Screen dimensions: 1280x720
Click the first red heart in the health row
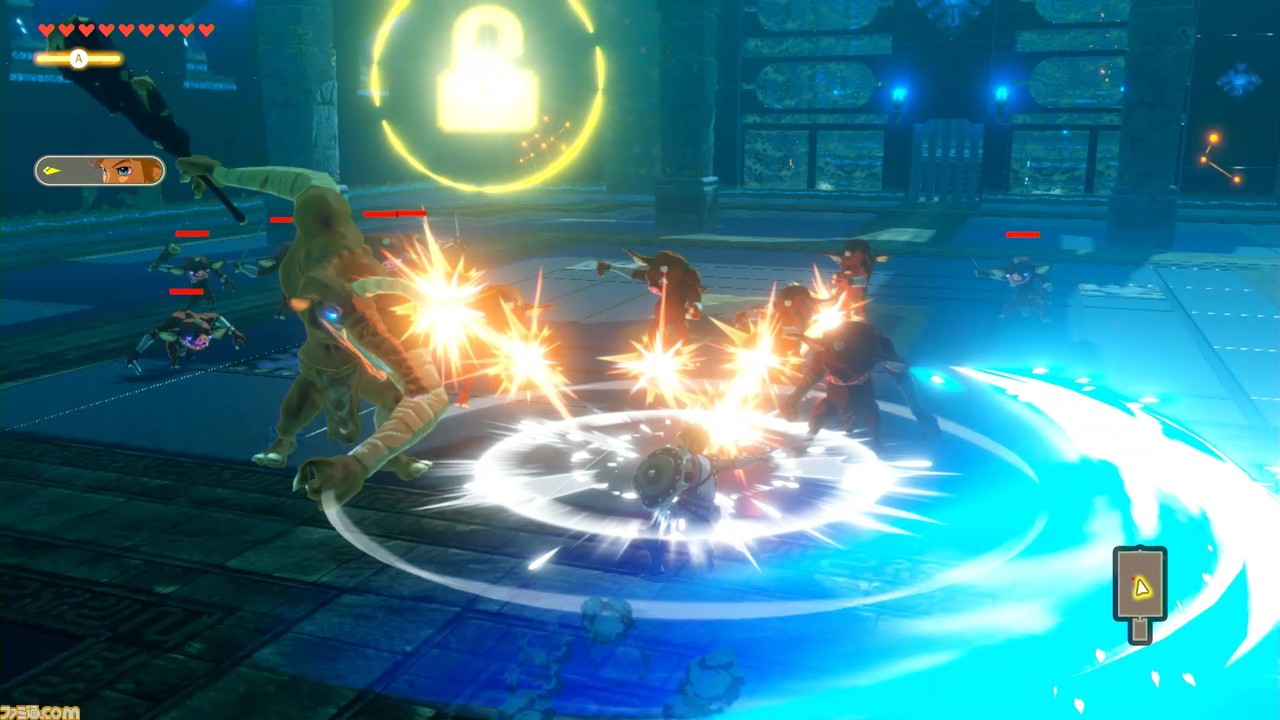(x=47, y=30)
